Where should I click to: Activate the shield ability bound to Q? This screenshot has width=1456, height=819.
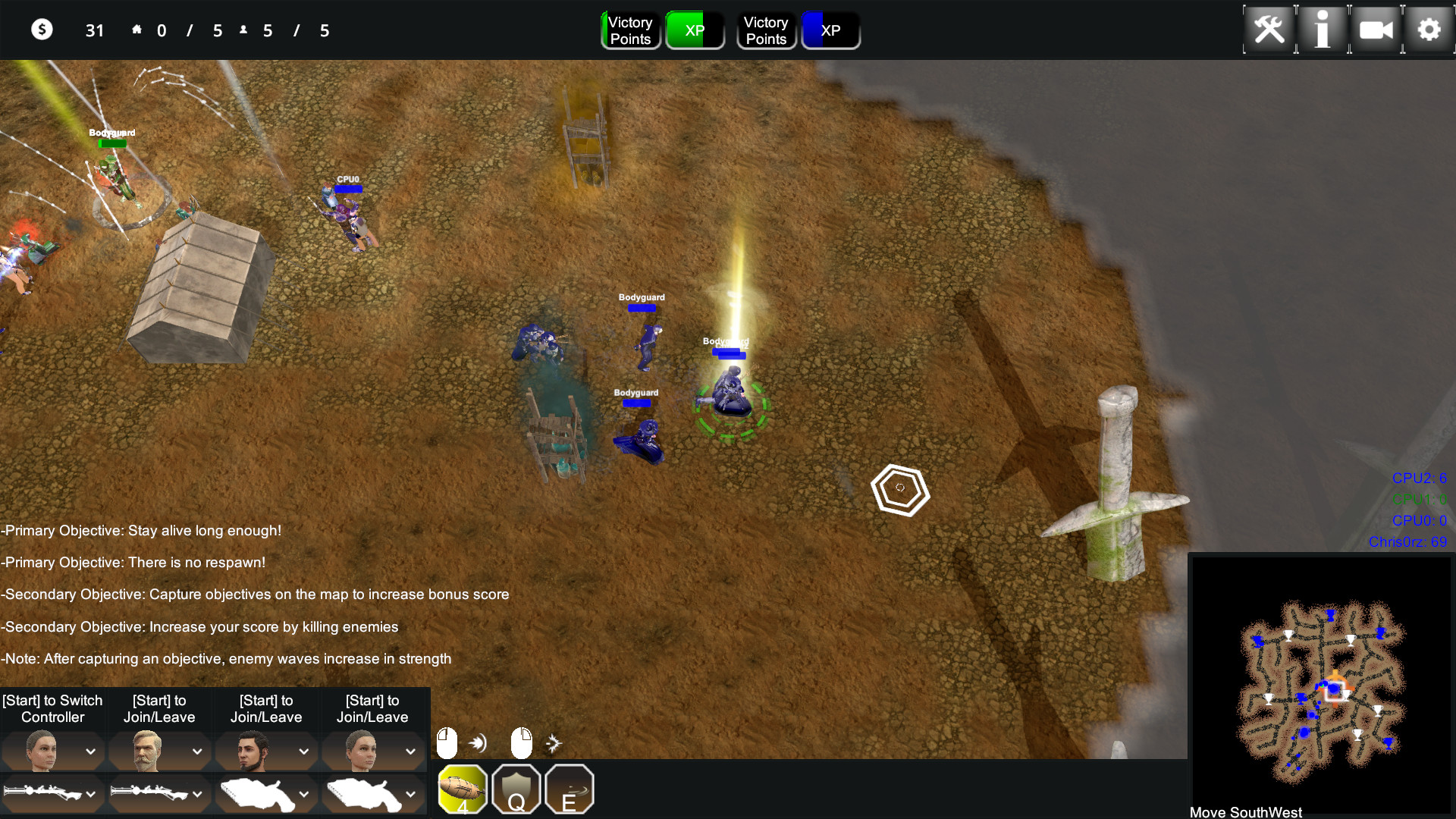[516, 789]
